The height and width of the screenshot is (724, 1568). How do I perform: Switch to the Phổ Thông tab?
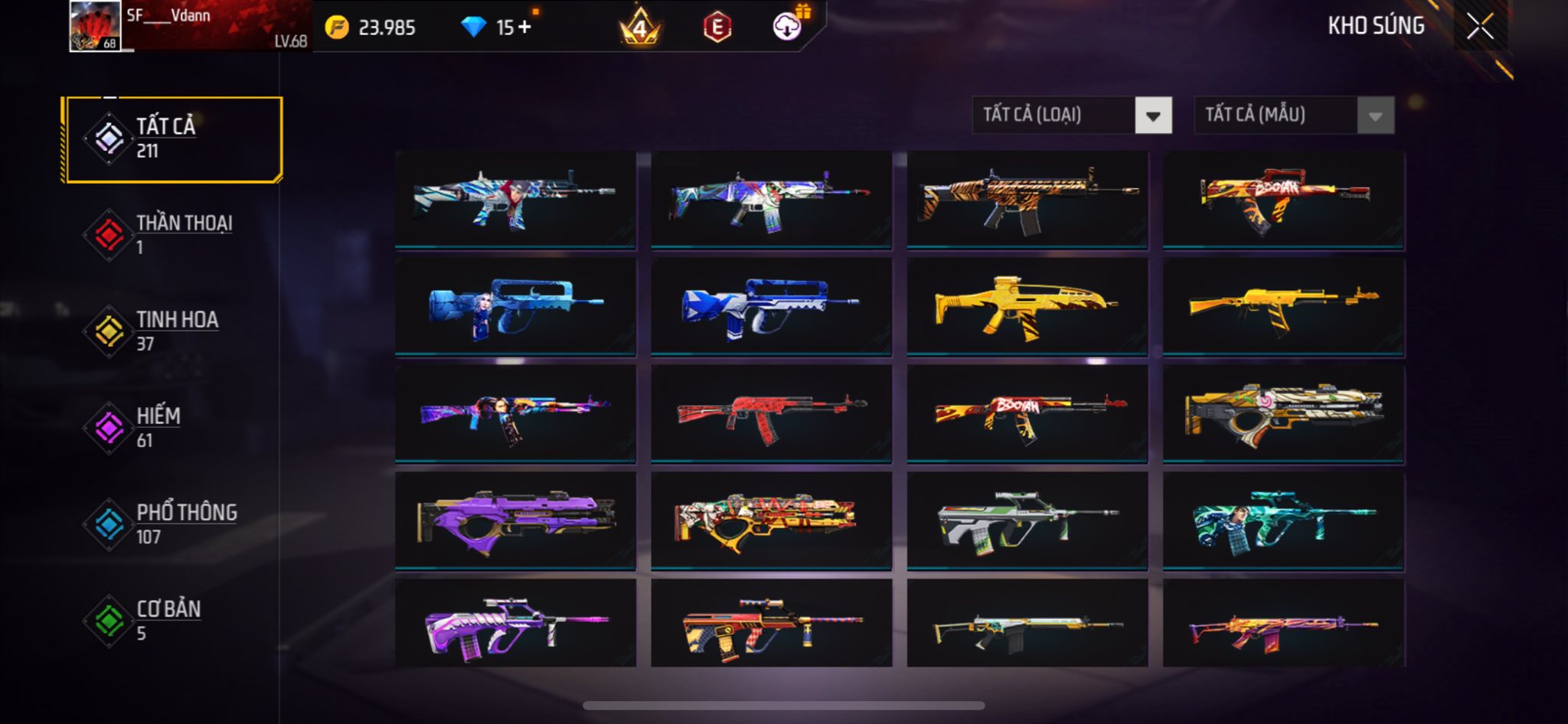point(174,524)
